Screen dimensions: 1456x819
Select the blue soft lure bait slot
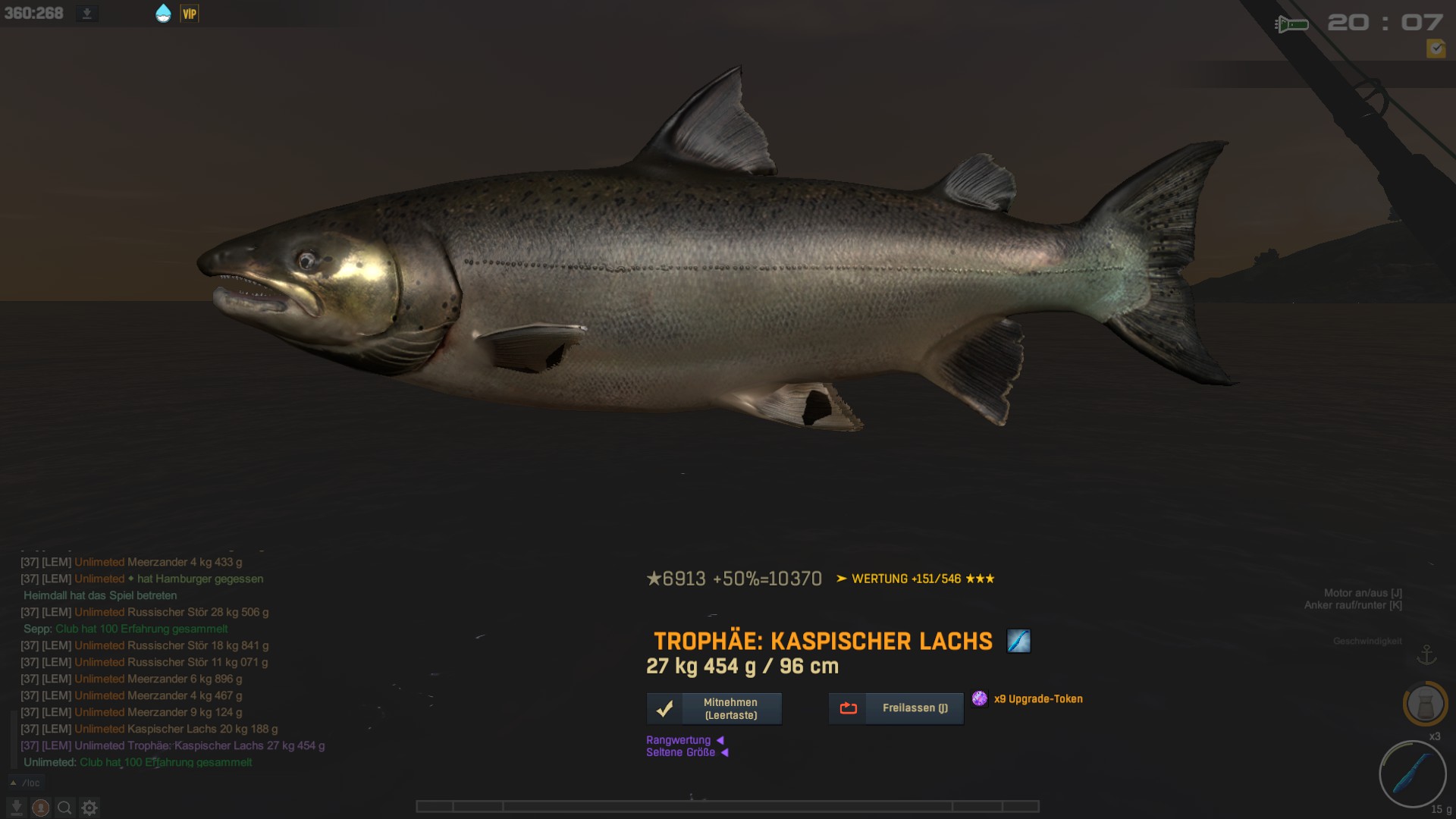point(1412,774)
